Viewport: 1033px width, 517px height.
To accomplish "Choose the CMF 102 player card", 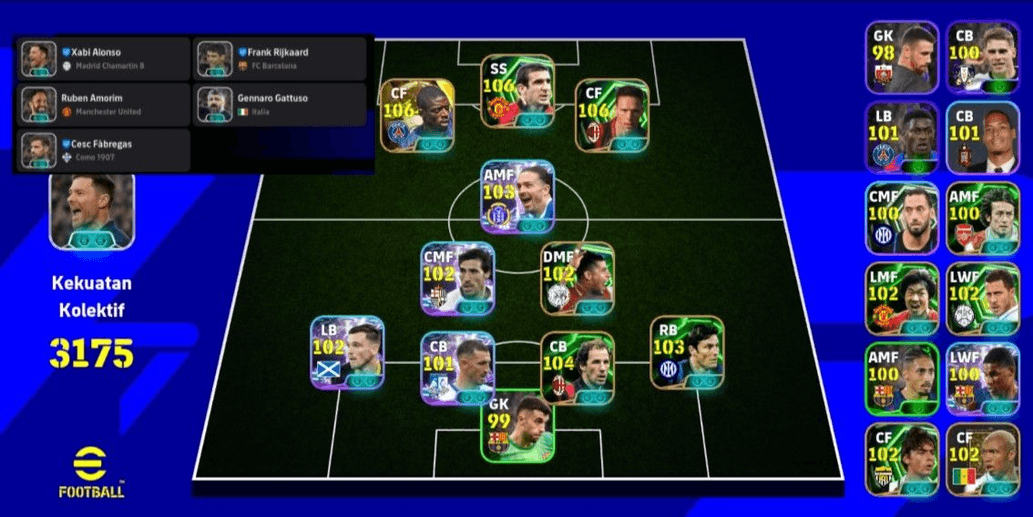I will click(457, 278).
